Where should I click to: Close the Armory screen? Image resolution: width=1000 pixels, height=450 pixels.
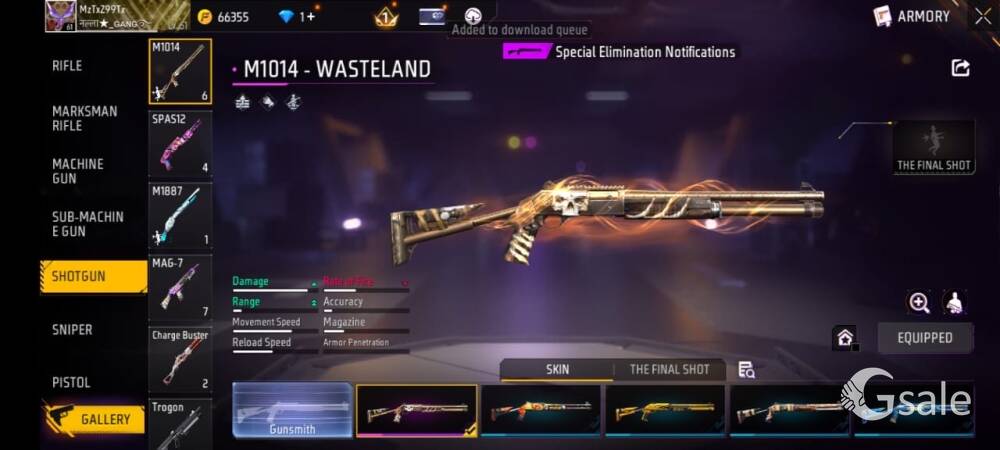[x=982, y=16]
